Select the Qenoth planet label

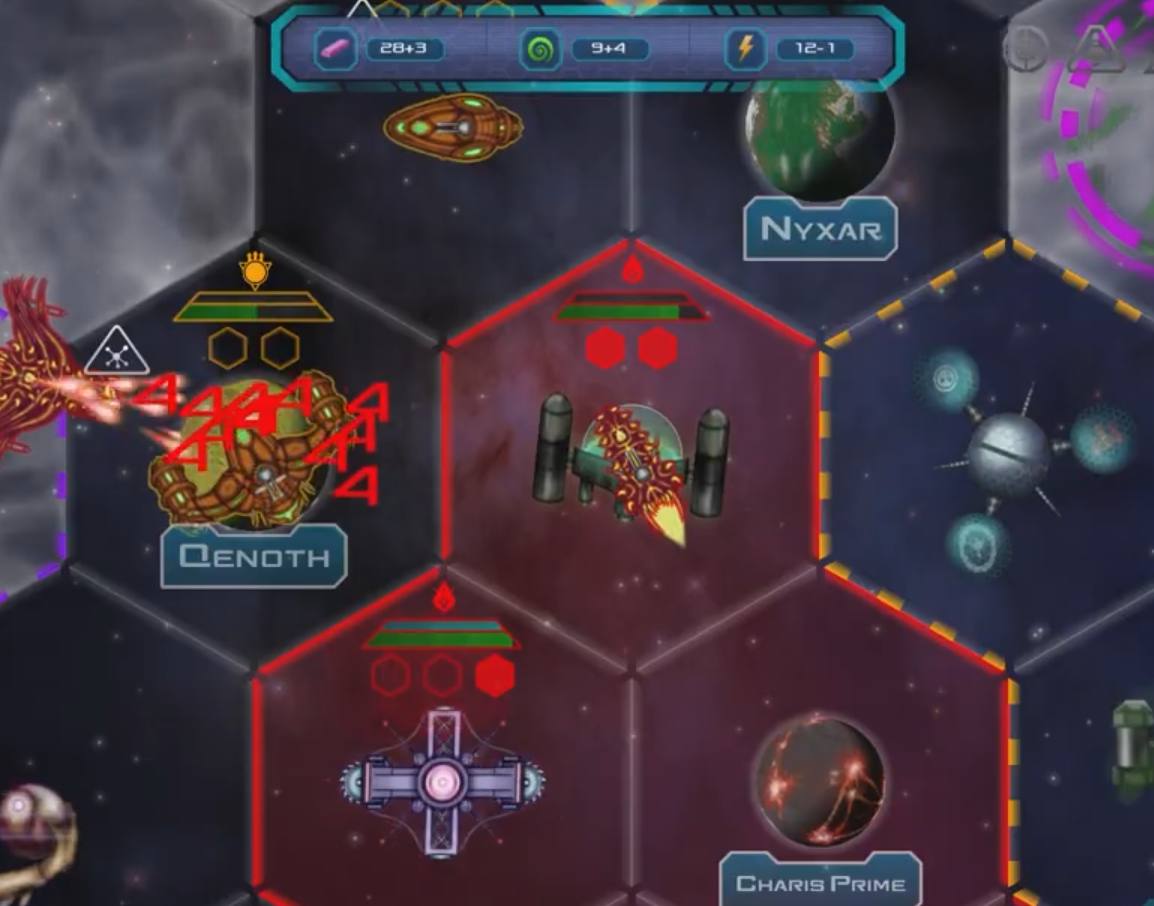pyautogui.click(x=254, y=556)
